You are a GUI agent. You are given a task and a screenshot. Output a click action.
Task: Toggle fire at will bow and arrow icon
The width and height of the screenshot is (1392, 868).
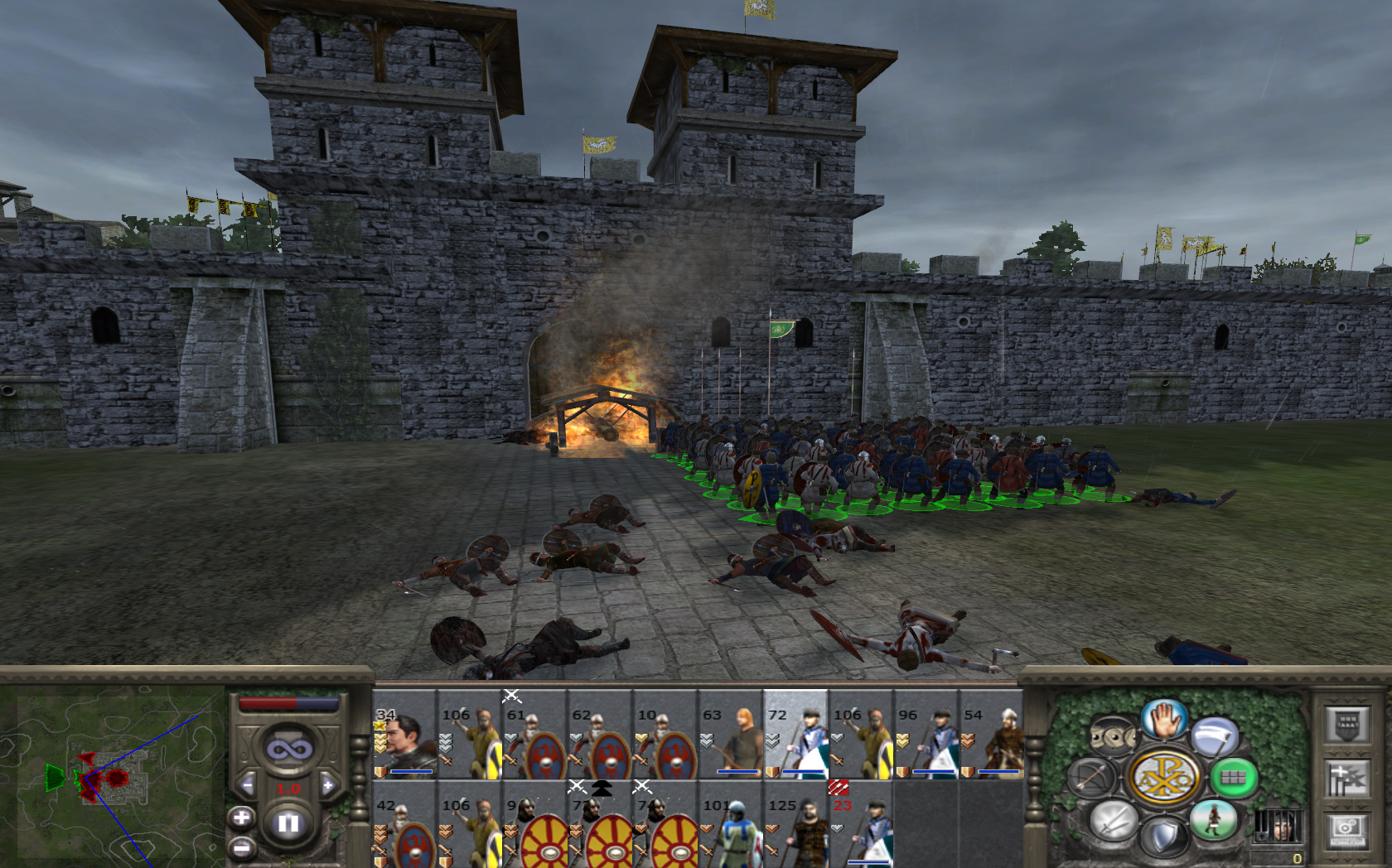tap(1093, 779)
